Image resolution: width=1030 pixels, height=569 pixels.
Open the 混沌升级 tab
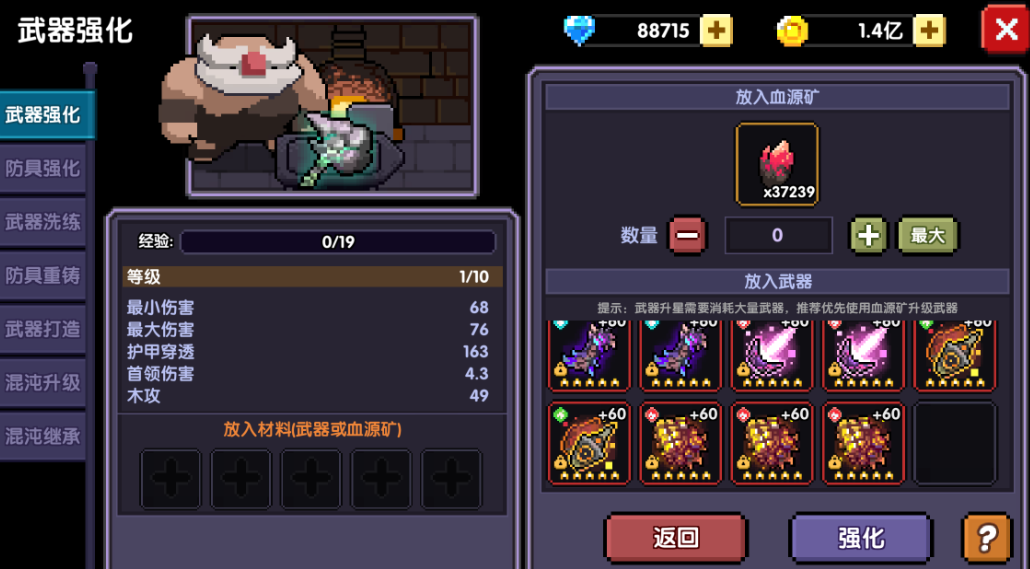[42, 382]
